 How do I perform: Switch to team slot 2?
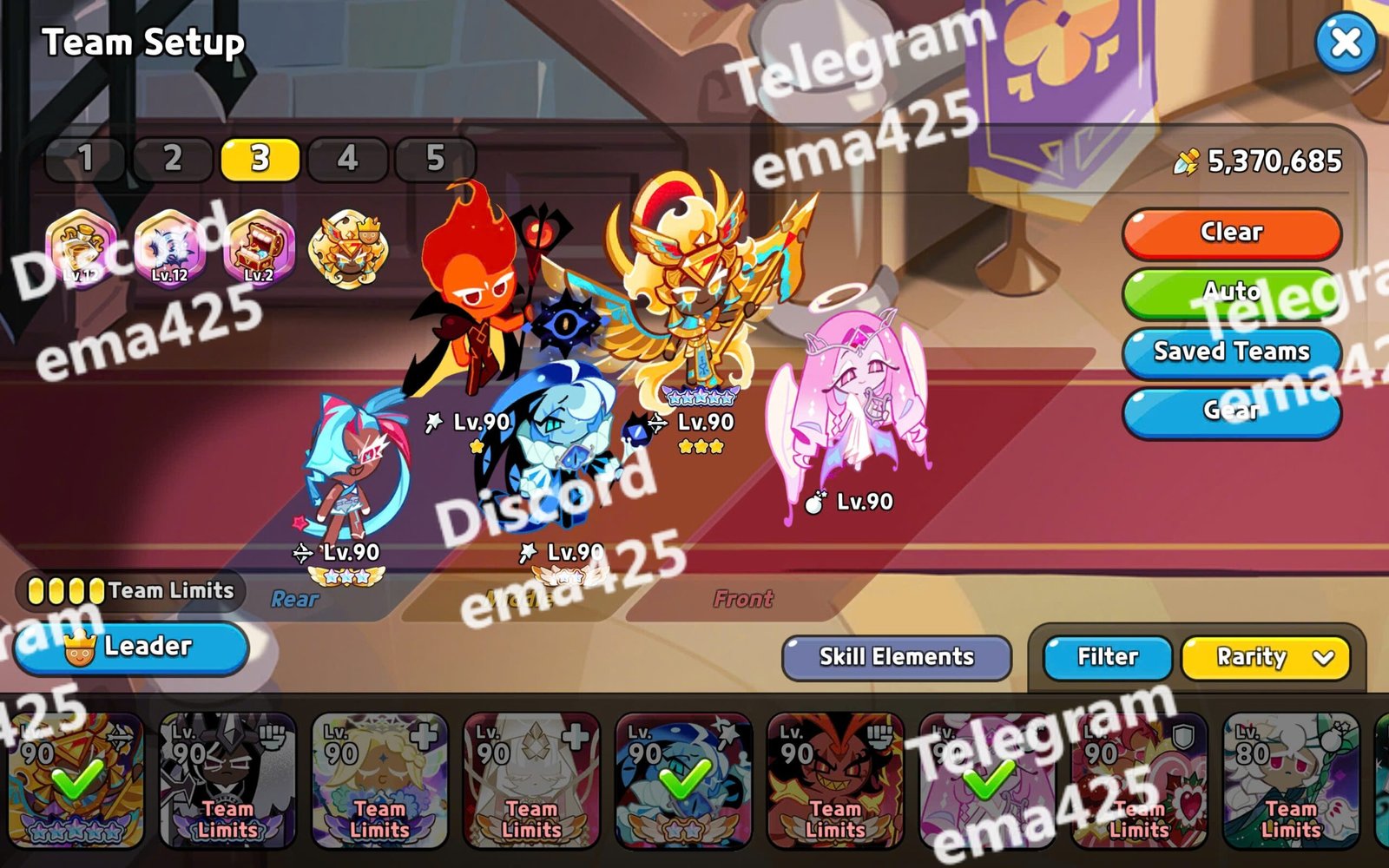tap(173, 159)
